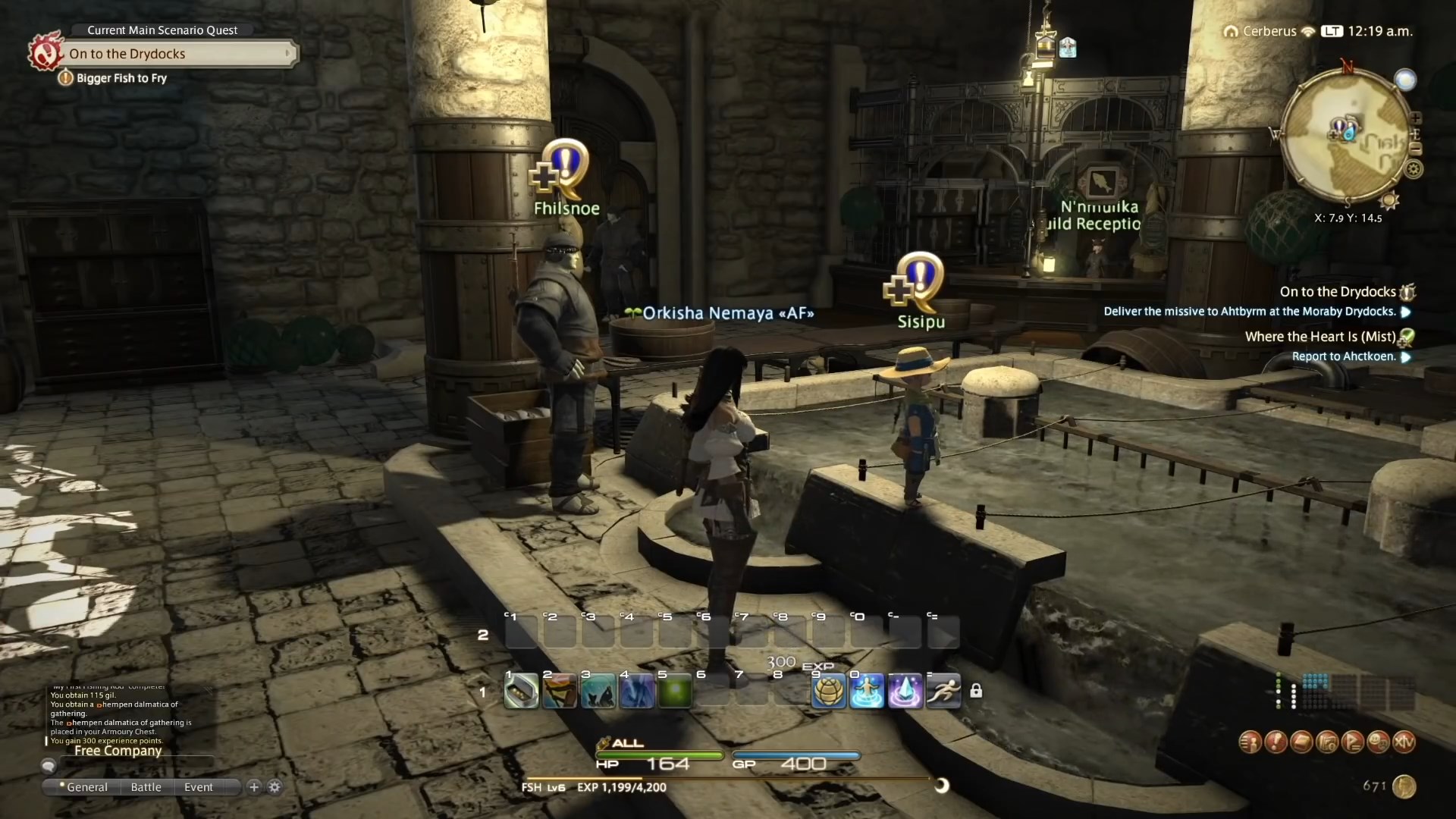
Task: Click the golden orb action in hotbar slot 9
Action: pos(829,691)
